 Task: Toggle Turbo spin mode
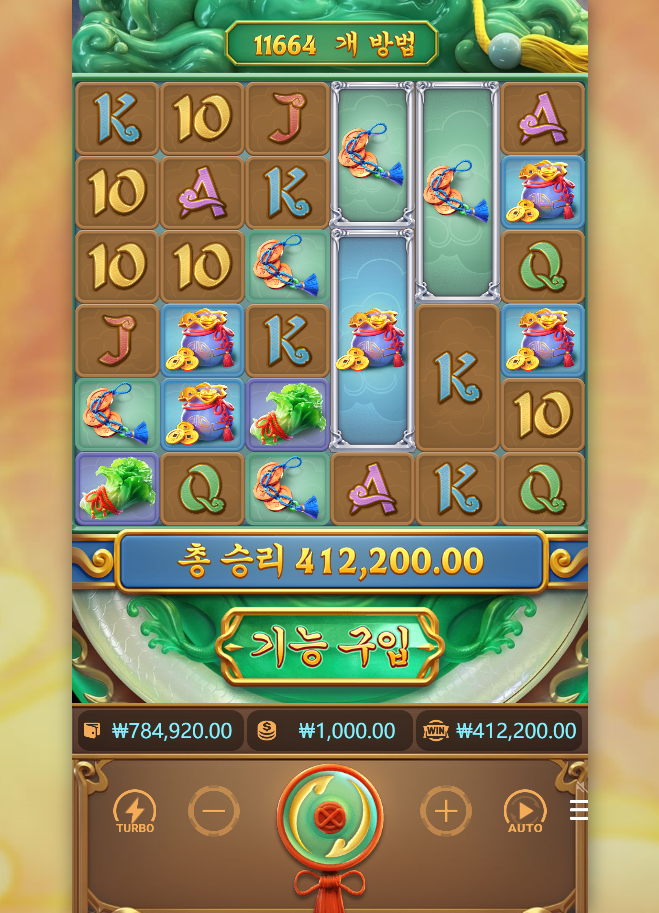point(135,811)
